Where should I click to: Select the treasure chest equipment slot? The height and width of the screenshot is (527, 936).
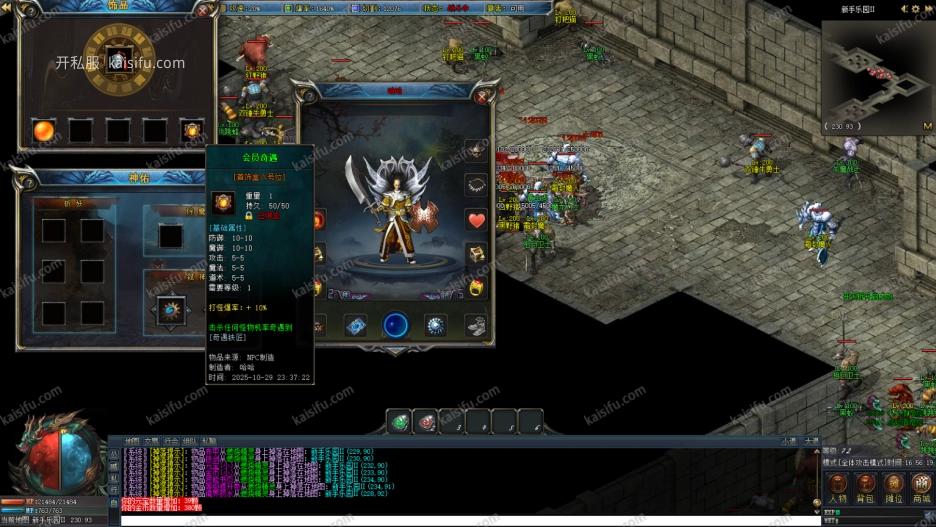[476, 254]
